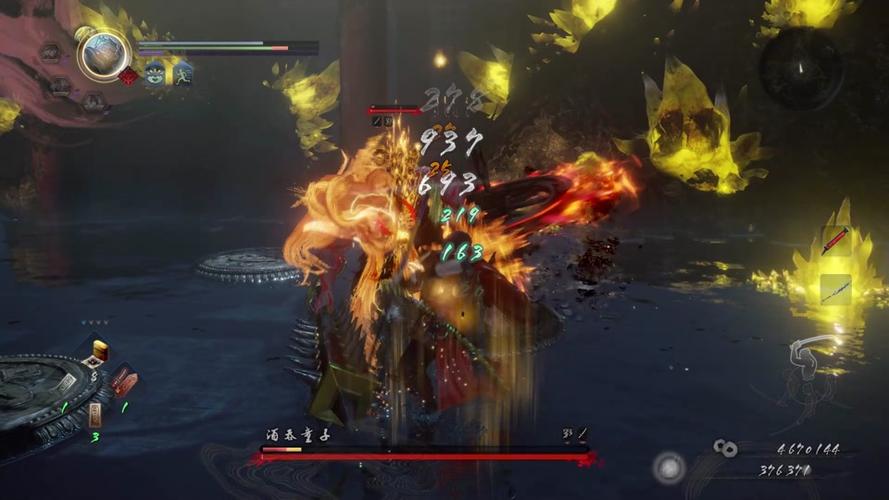
Task: Click the glowing white orb near Amrita counter
Action: tap(669, 466)
